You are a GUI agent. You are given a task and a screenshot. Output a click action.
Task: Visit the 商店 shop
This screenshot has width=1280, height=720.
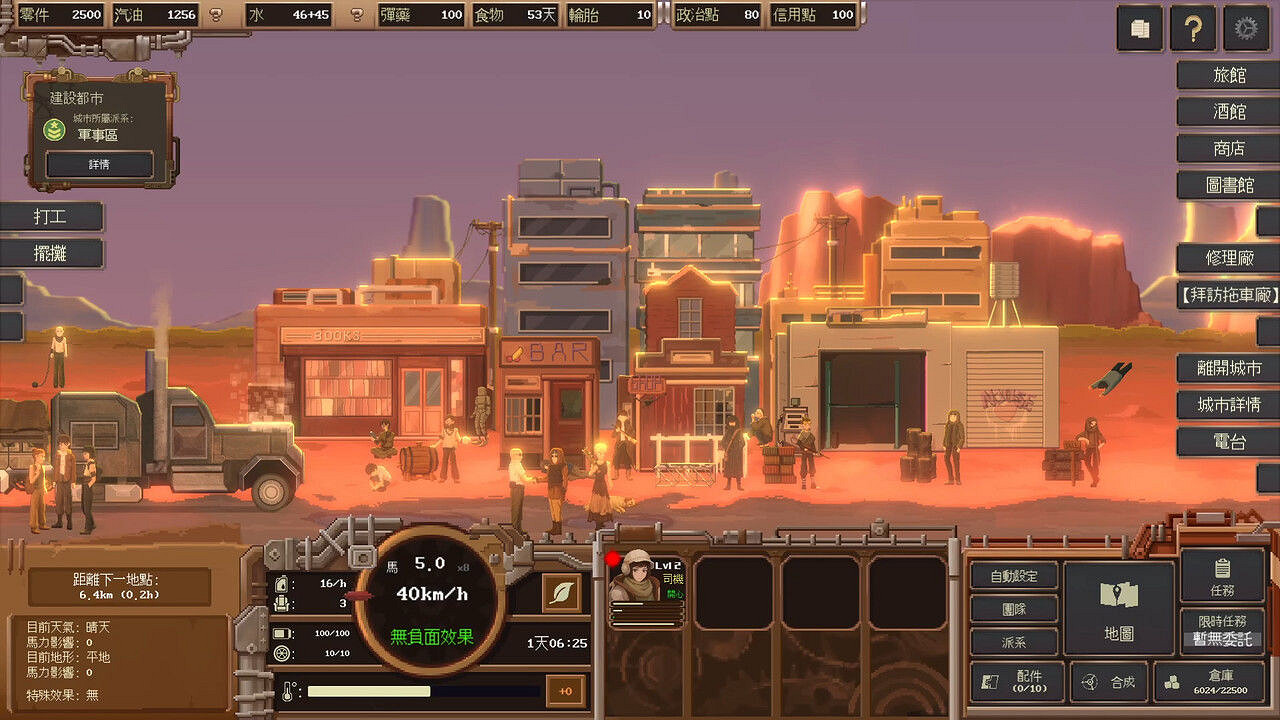coord(1228,149)
